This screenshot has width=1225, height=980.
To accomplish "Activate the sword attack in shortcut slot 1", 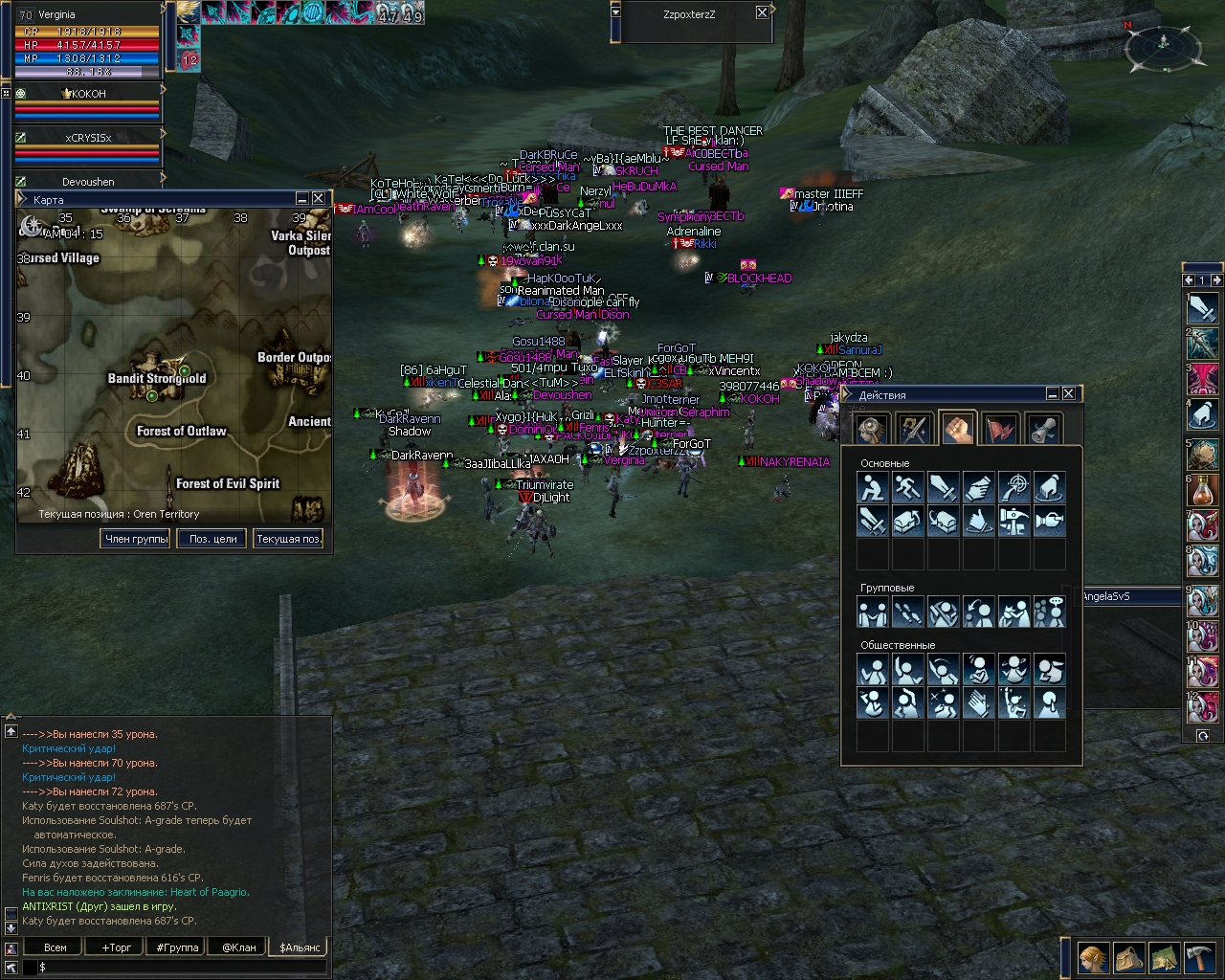I will [x=1203, y=308].
